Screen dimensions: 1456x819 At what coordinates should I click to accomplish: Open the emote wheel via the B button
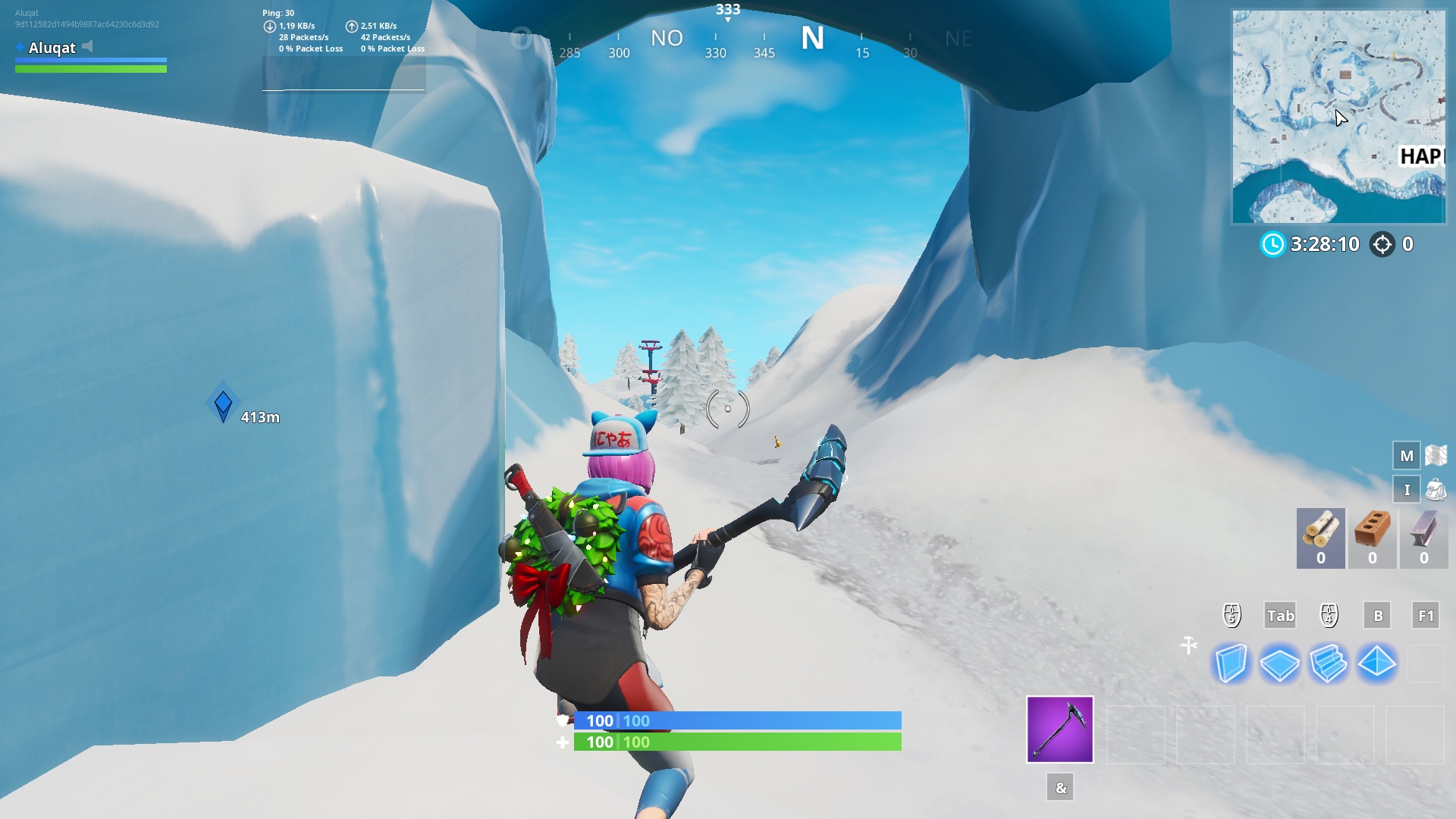pos(1378,616)
